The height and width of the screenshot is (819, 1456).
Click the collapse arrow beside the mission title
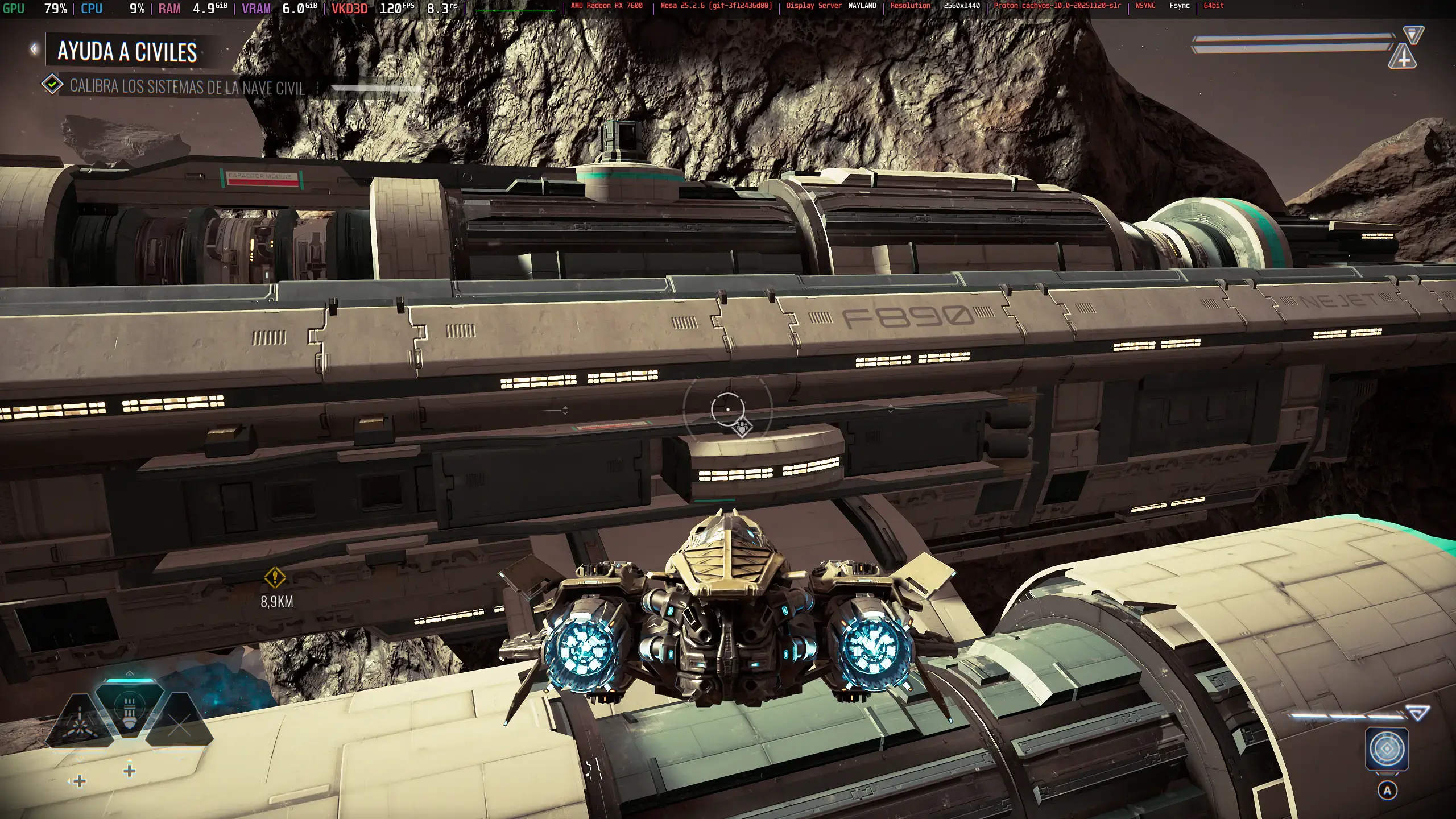tap(34, 49)
